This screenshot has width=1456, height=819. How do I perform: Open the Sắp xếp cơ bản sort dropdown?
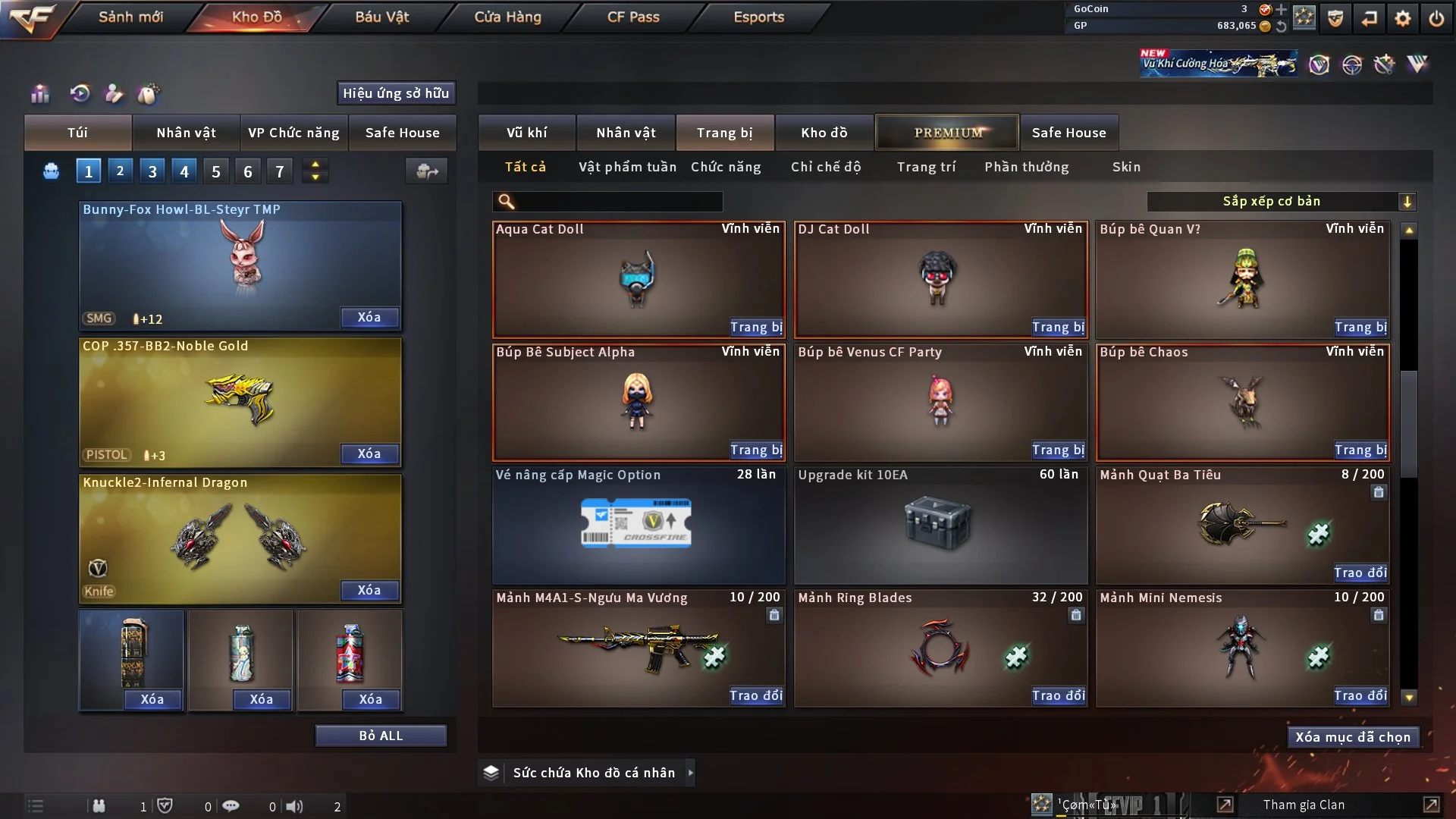point(1280,202)
